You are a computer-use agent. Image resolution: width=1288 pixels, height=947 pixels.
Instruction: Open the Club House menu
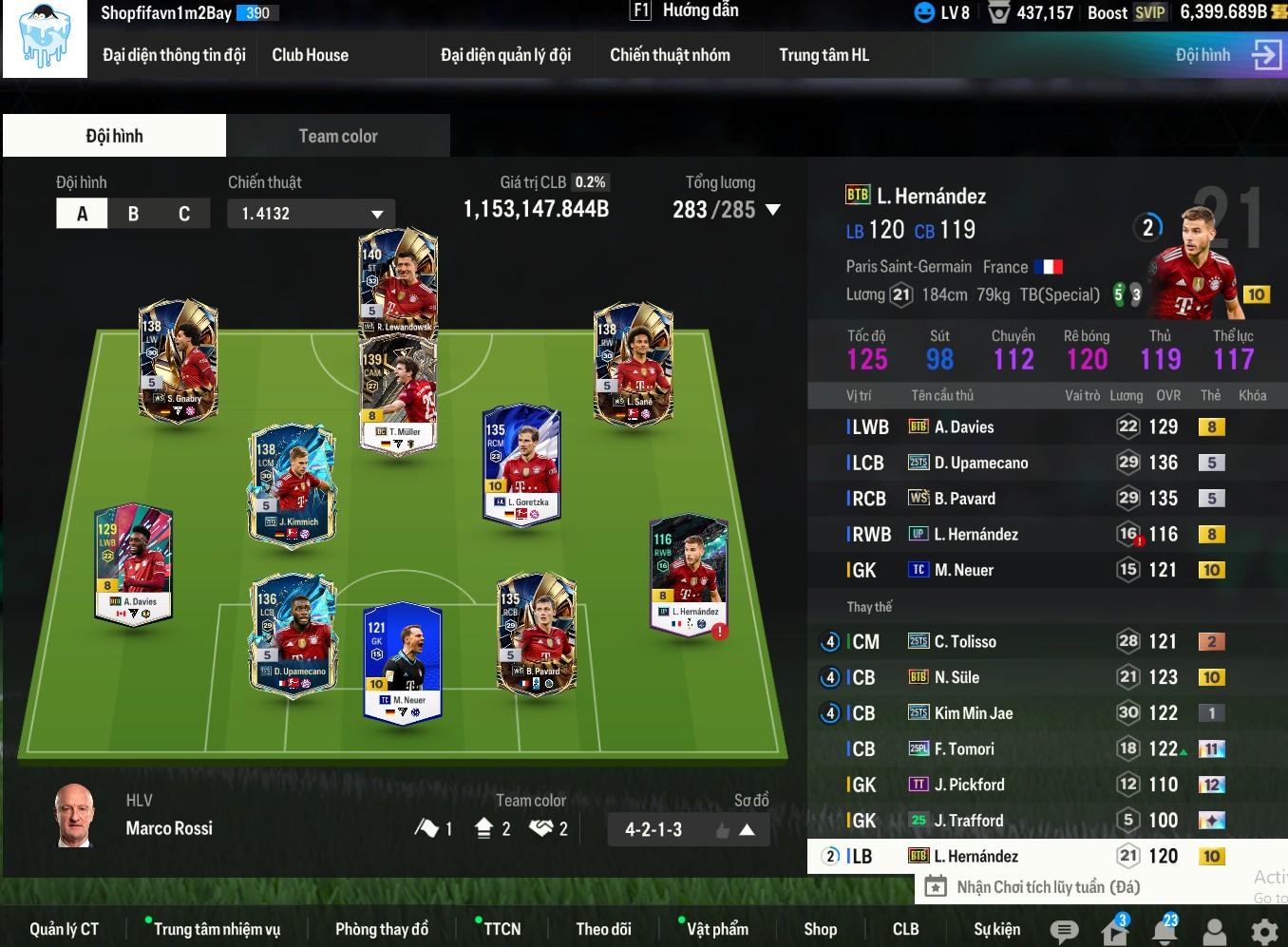coord(310,55)
